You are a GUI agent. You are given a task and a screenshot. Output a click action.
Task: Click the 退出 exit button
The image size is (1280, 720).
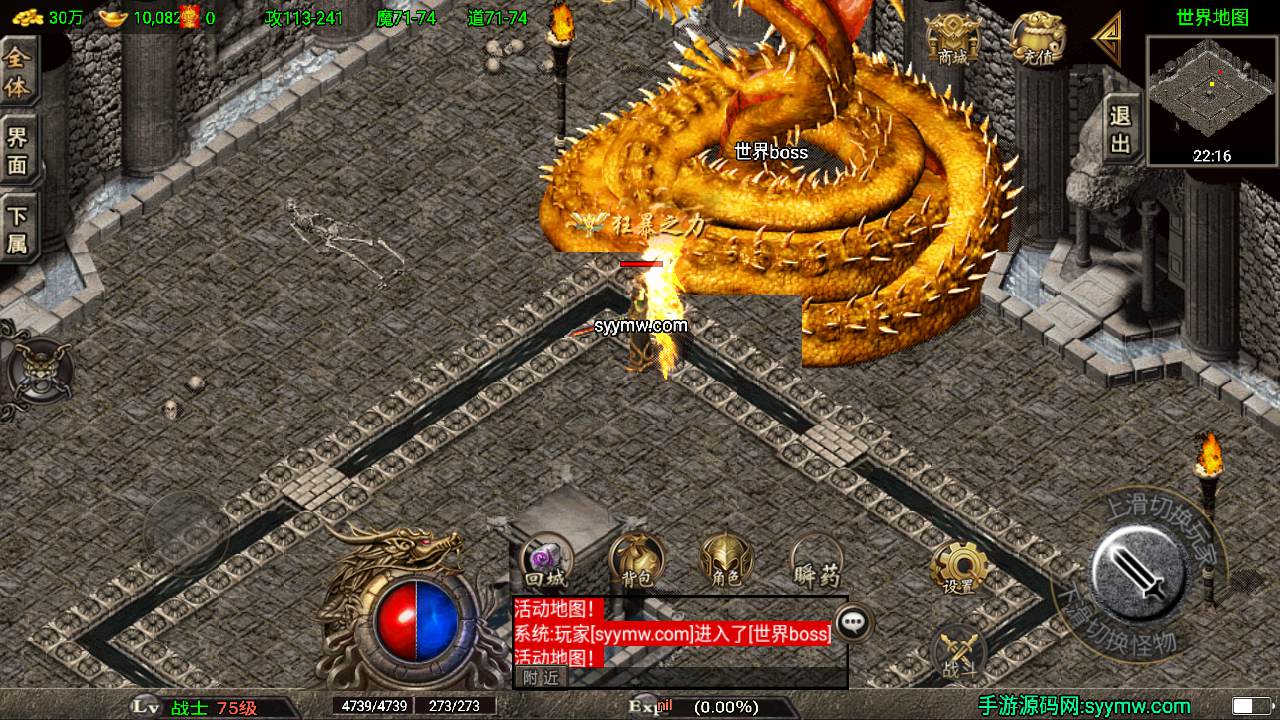coord(1121,130)
